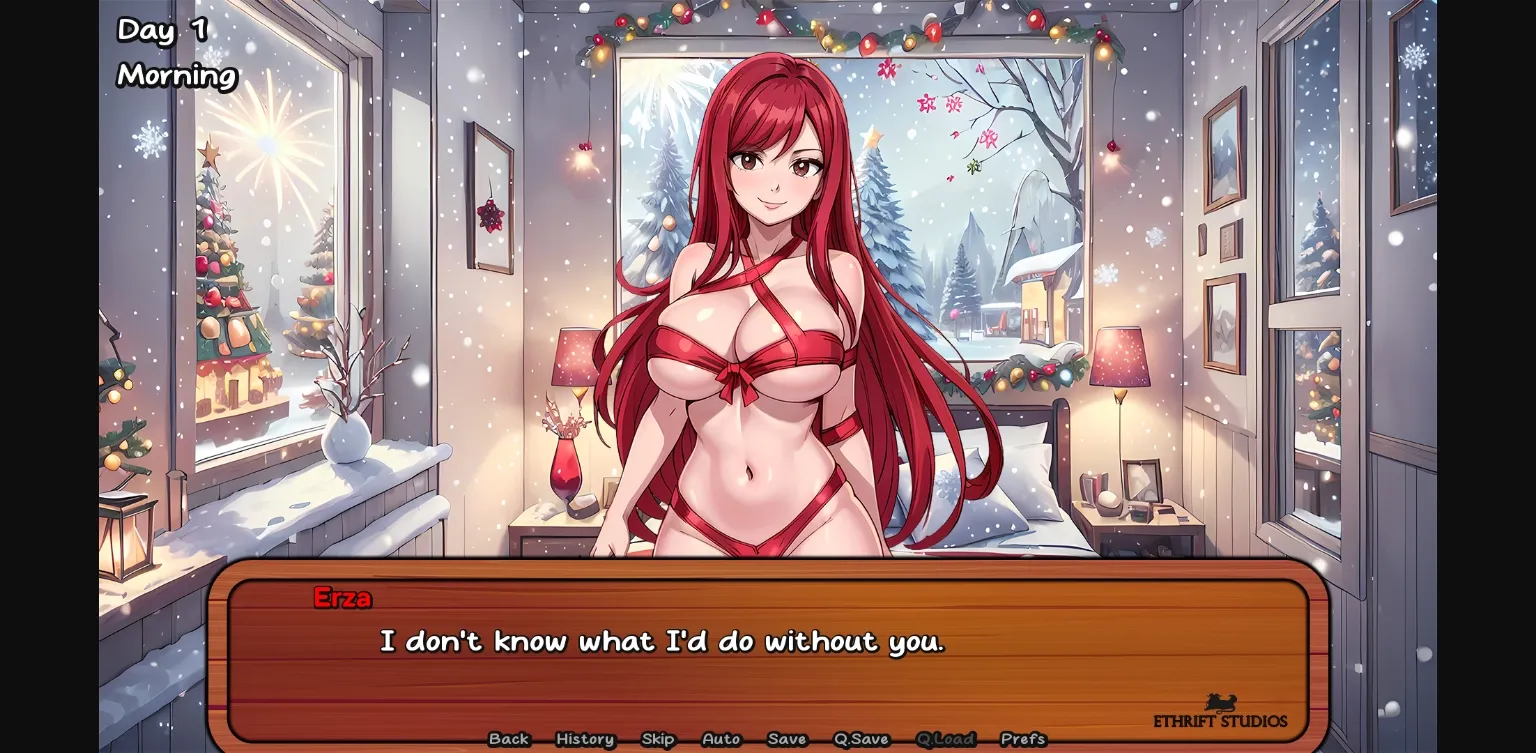This screenshot has width=1536, height=753.
Task: Click the dialogue text to advance
Action: [663, 641]
